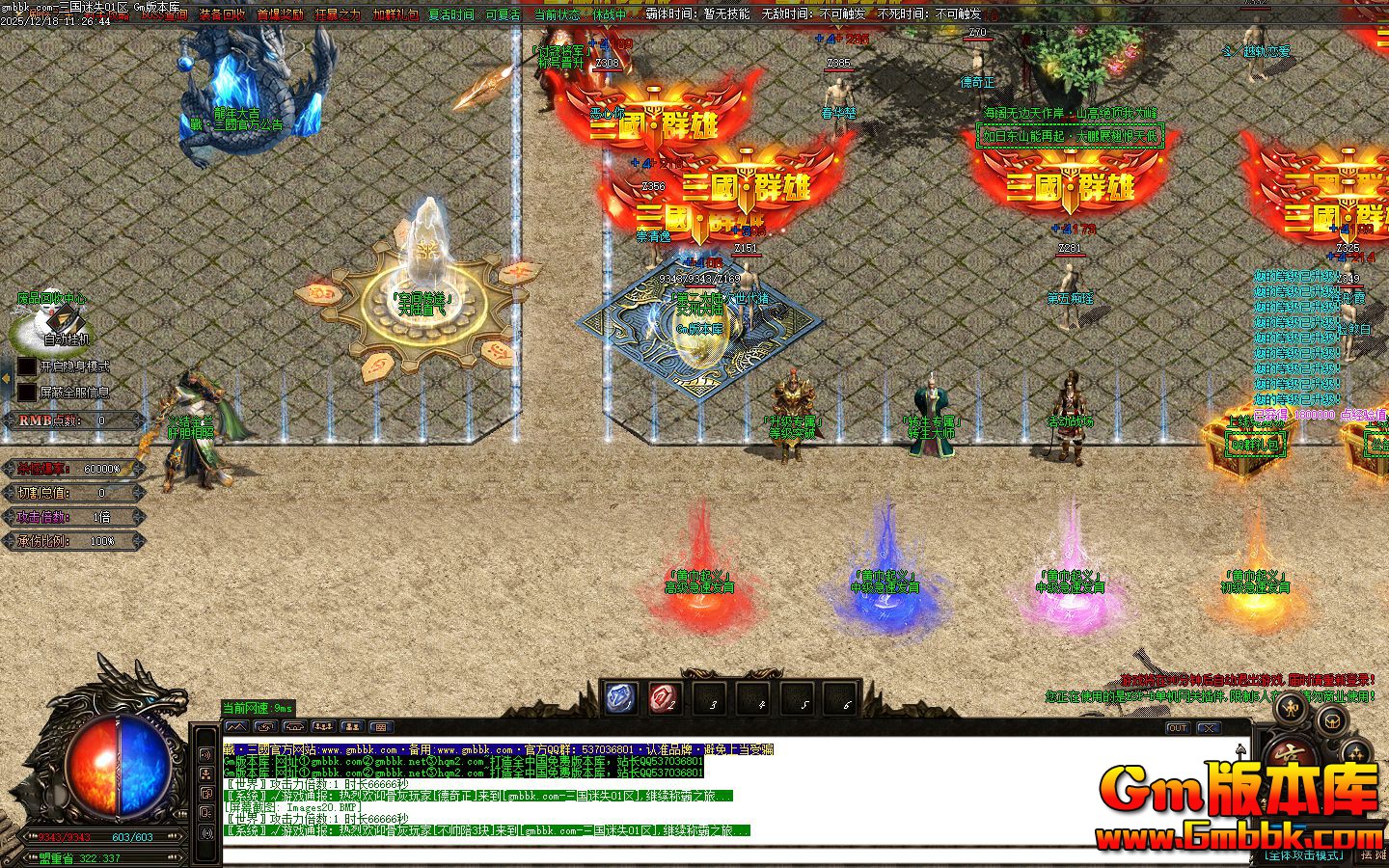
Task: Collapse the left stats panel with the yellow arrow
Action: click(x=7, y=377)
